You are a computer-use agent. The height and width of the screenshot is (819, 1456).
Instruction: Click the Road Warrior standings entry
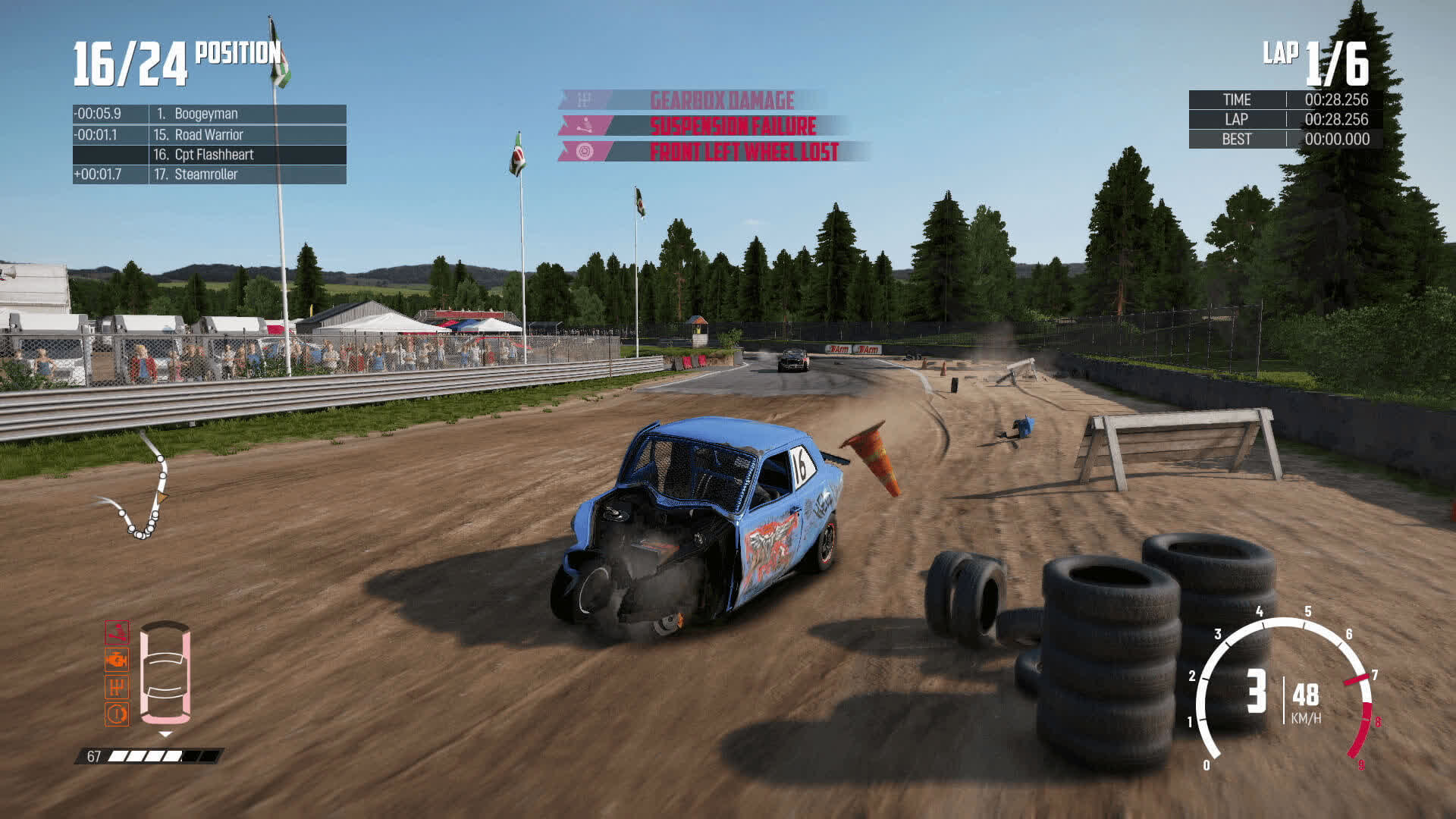209,135
